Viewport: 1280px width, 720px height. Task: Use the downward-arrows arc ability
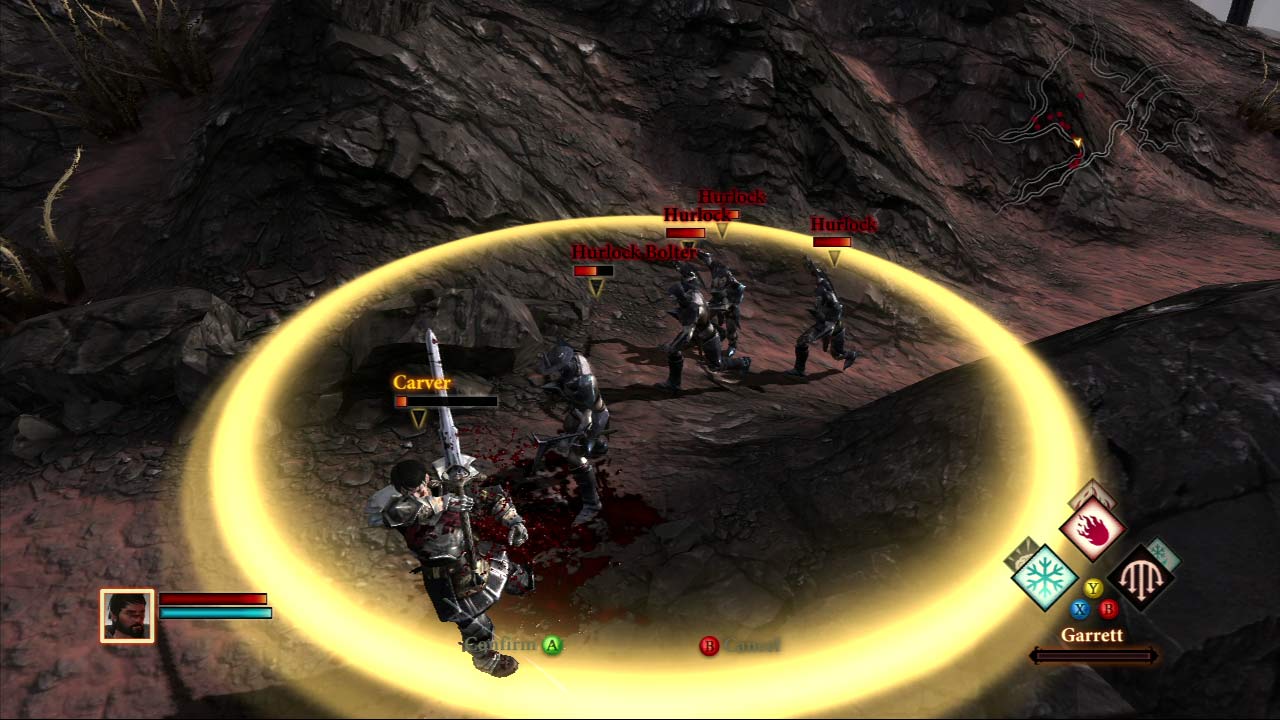(1140, 578)
